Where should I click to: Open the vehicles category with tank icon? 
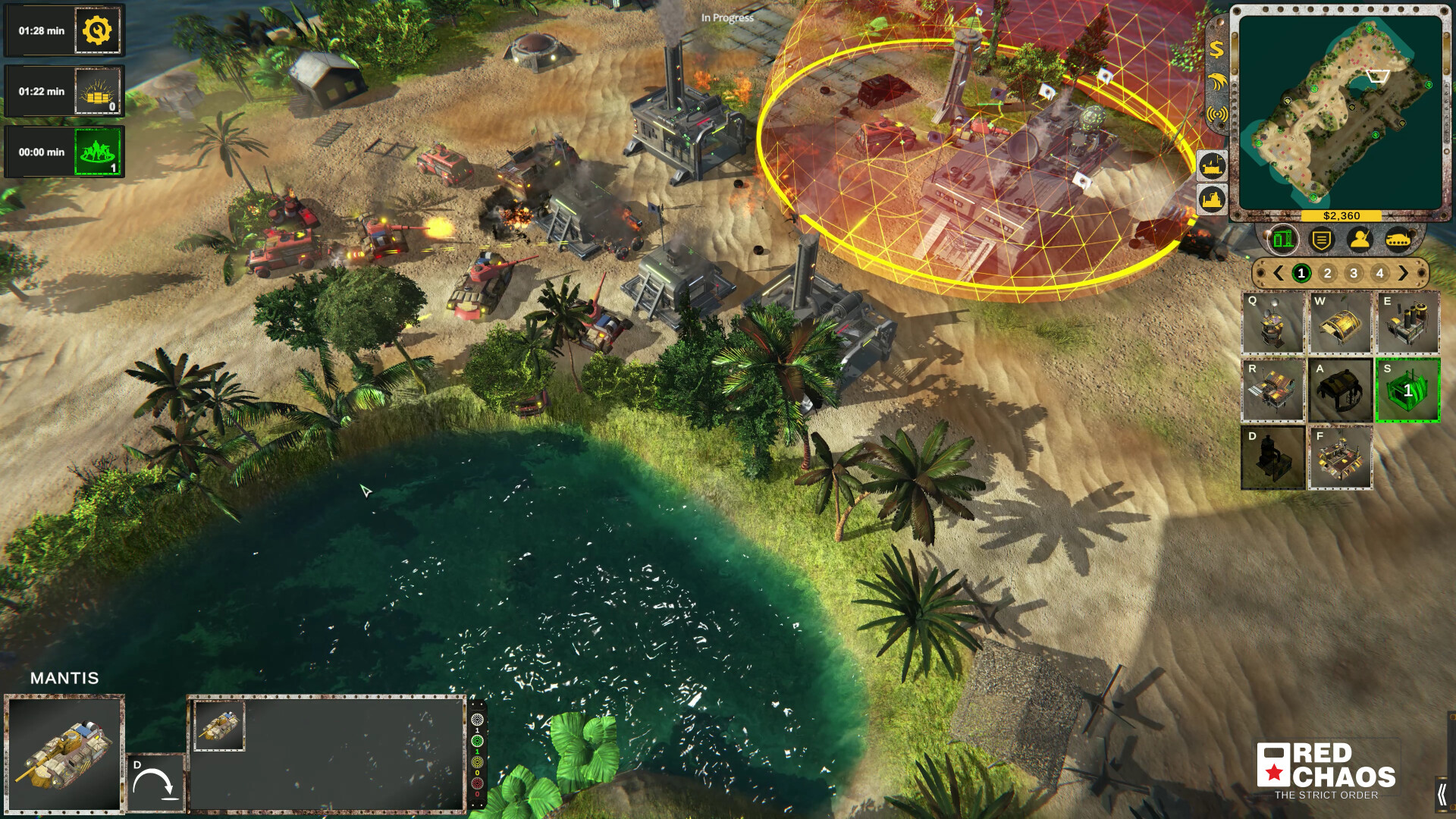tap(1398, 238)
